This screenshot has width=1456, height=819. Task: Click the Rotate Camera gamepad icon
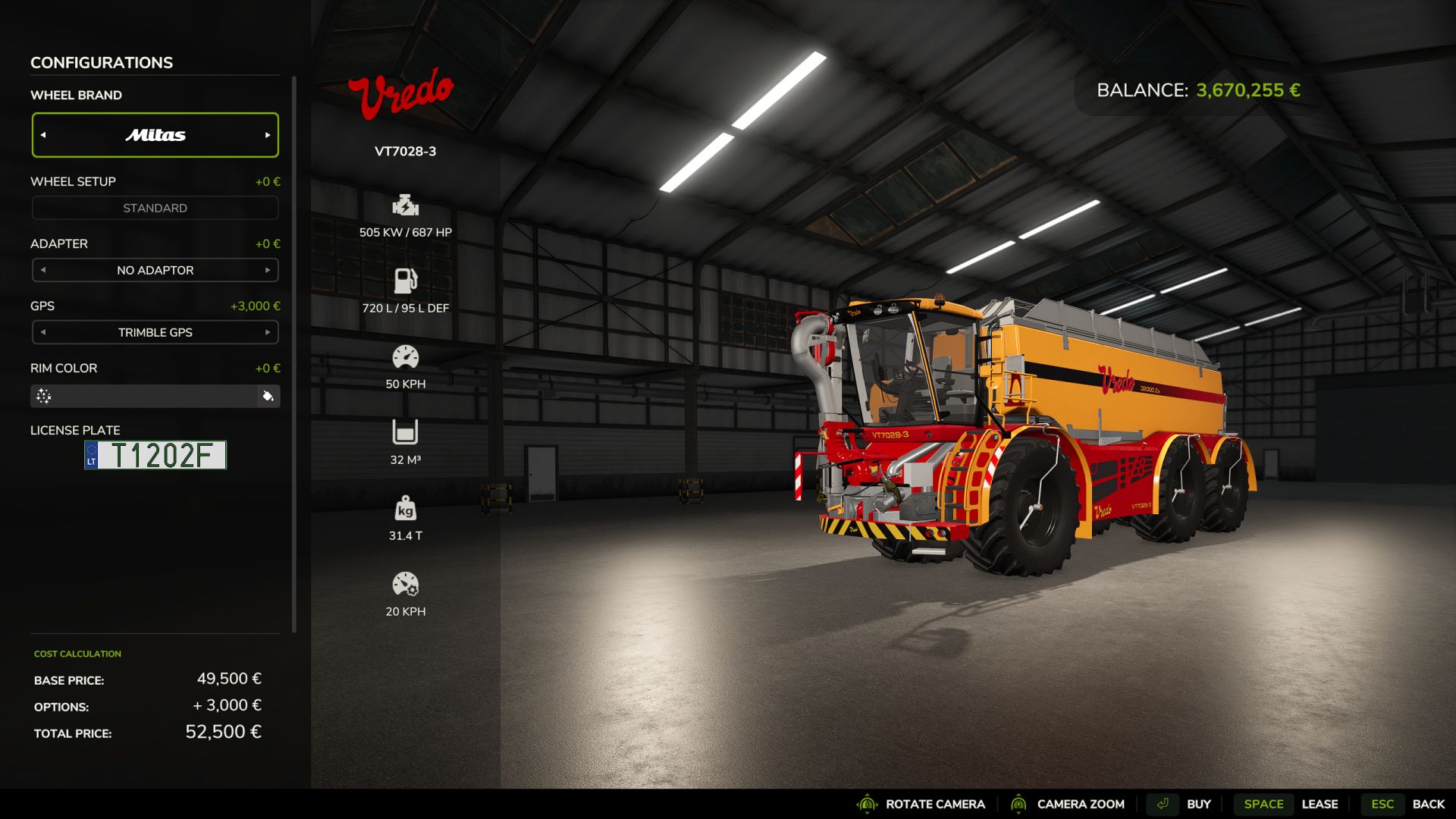point(867,804)
